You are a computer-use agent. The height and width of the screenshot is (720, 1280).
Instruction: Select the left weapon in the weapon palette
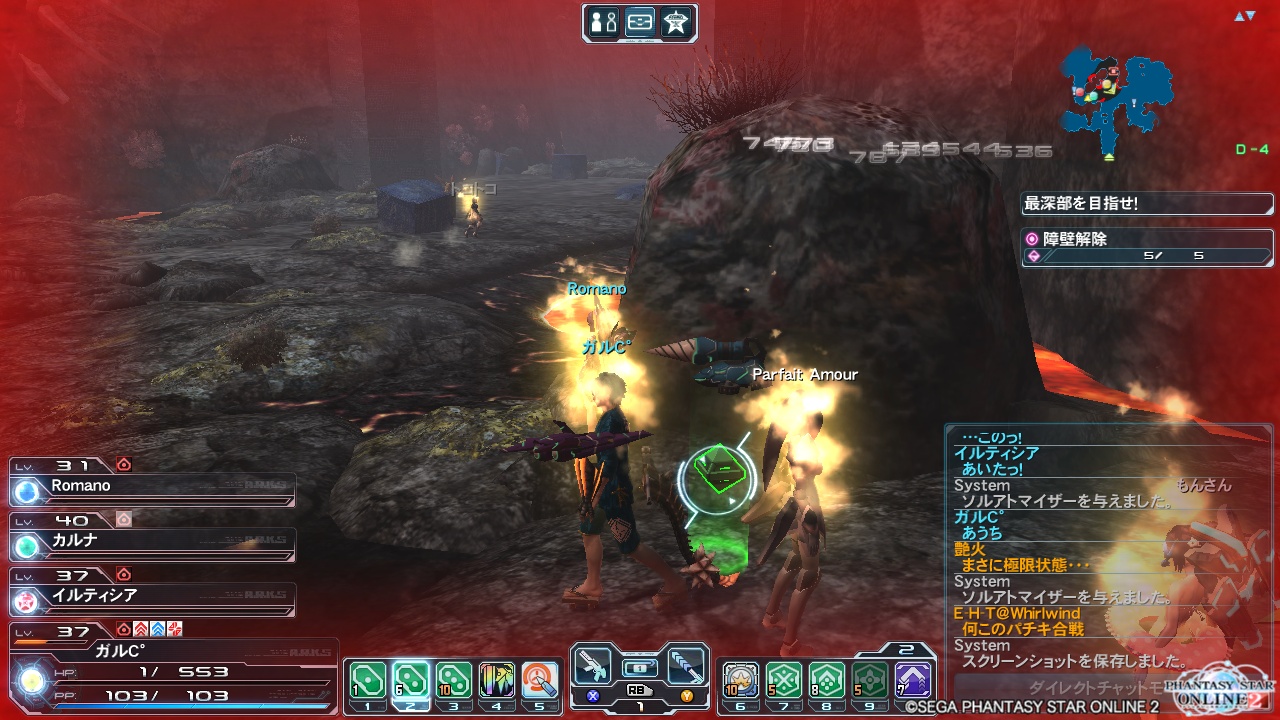pyautogui.click(x=595, y=664)
